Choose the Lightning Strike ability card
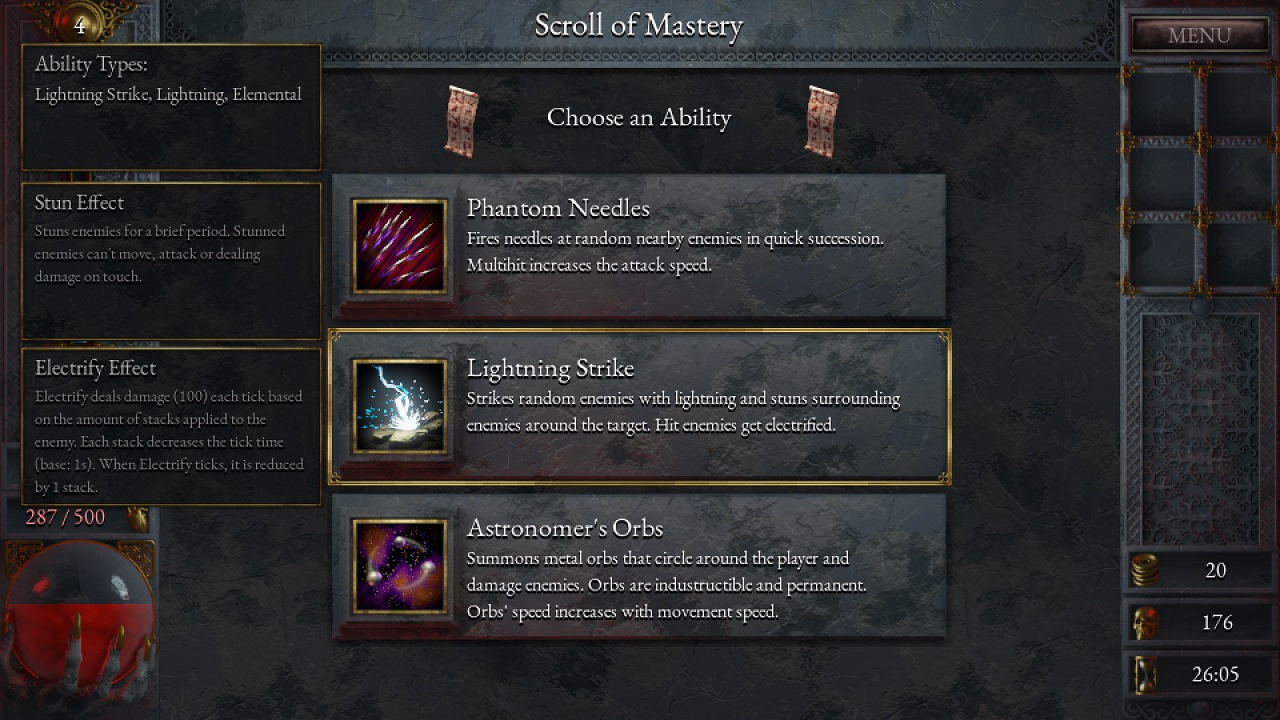Screen dimensions: 1280x720 point(700,405)
